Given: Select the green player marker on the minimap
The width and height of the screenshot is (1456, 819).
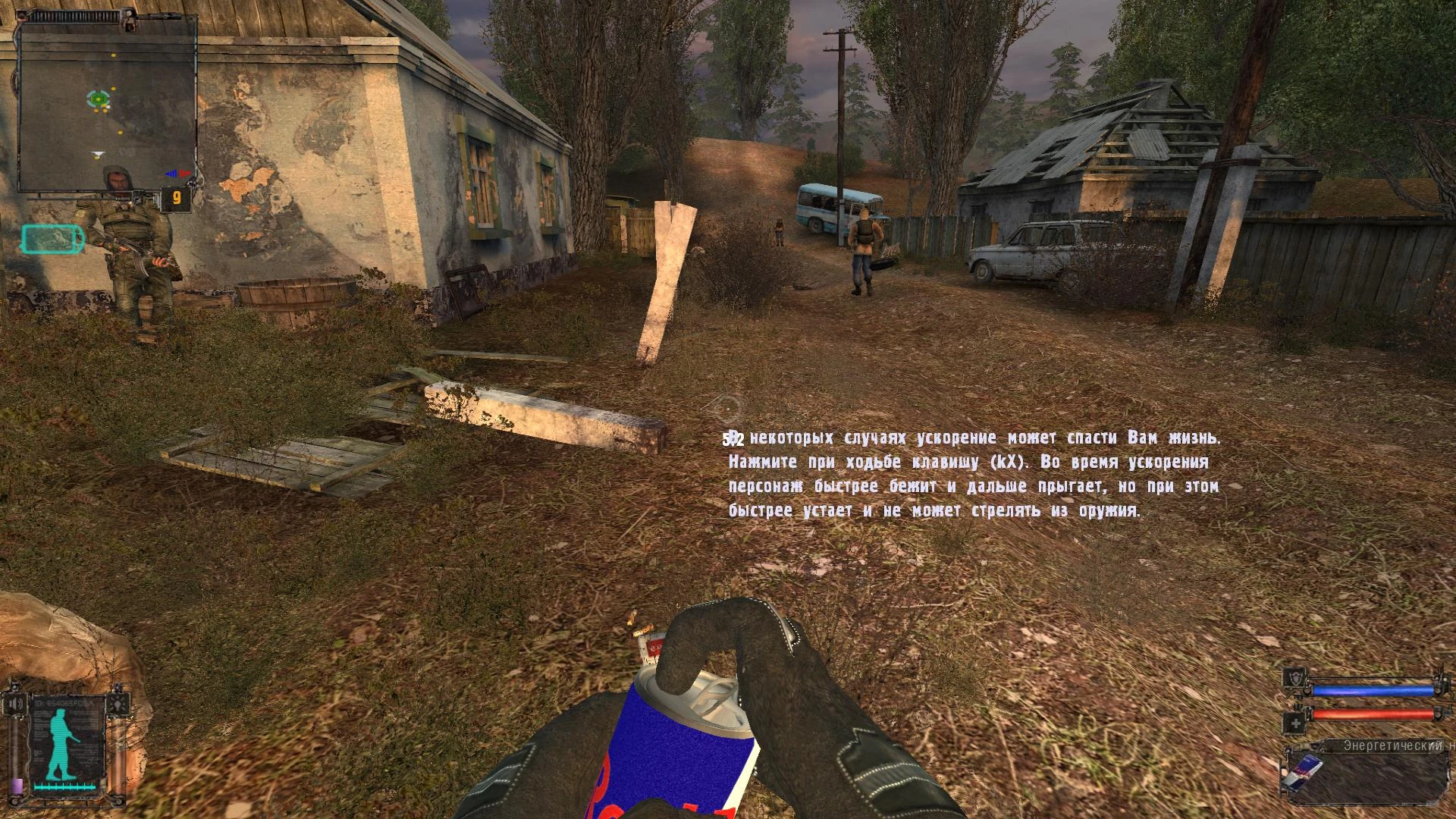Looking at the screenshot, I should point(98,99).
